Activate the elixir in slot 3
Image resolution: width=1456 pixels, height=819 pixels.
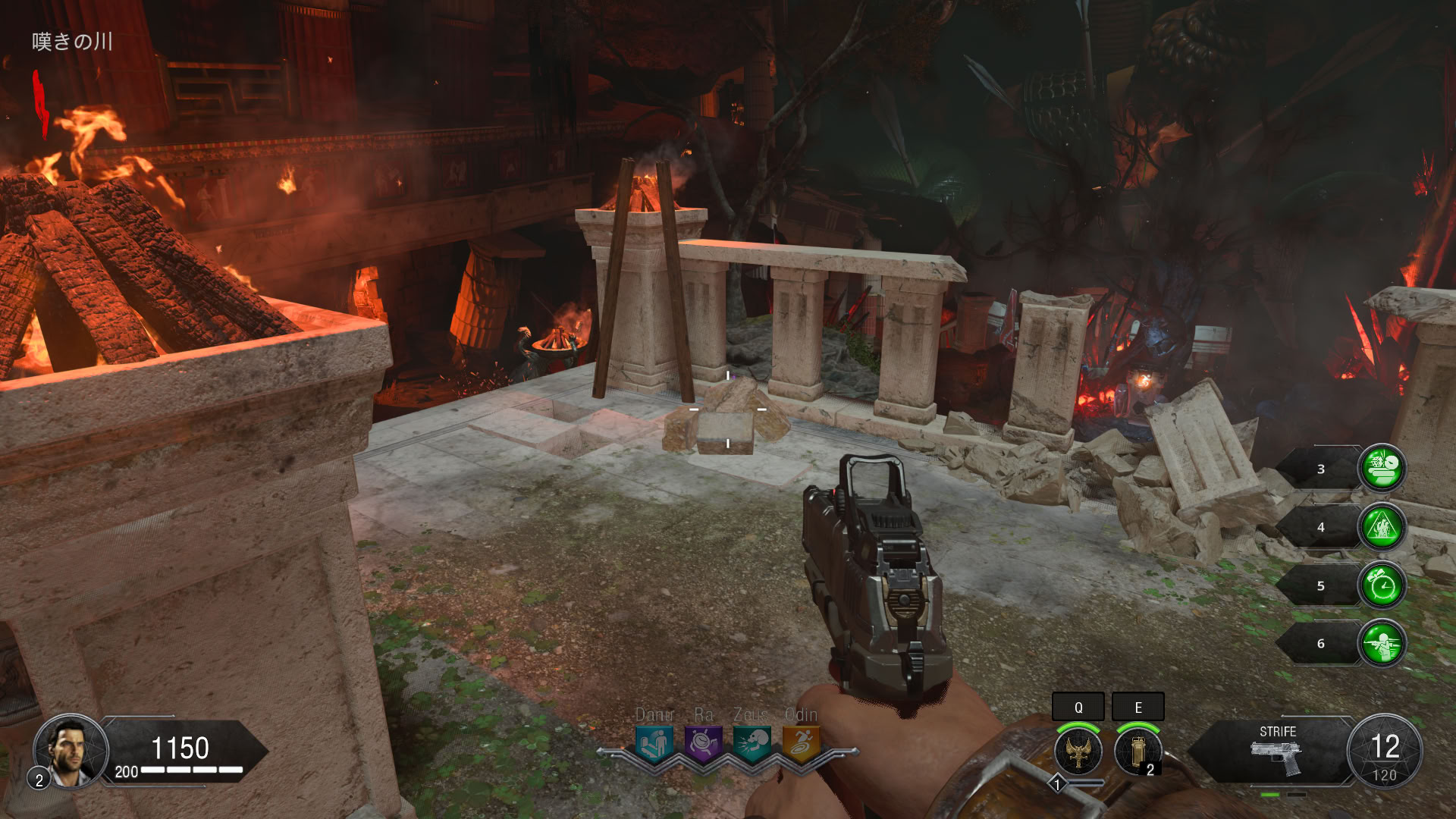(x=1382, y=469)
